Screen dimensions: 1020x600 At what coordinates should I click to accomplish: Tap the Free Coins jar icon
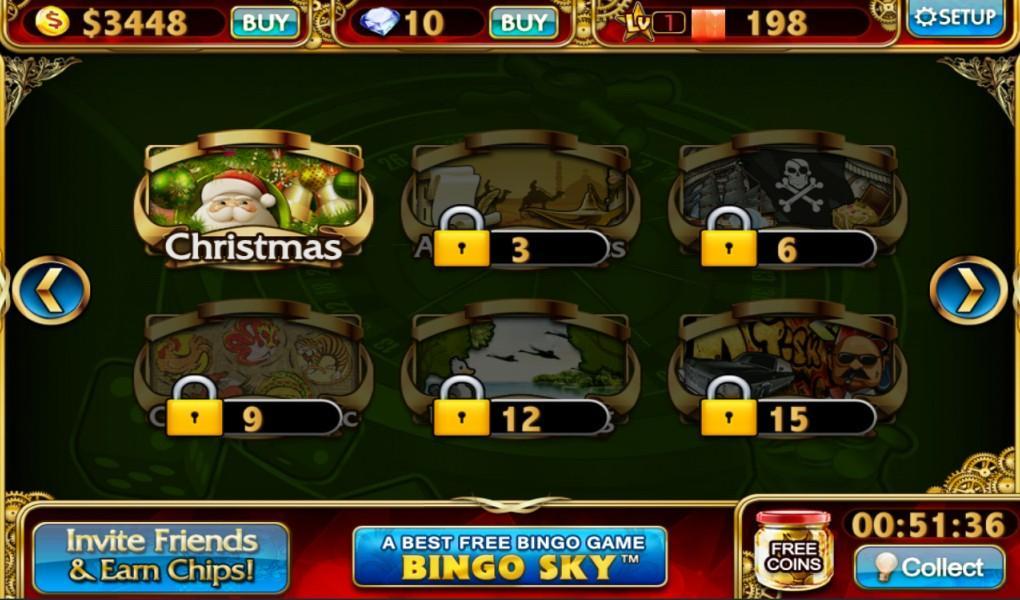(793, 550)
